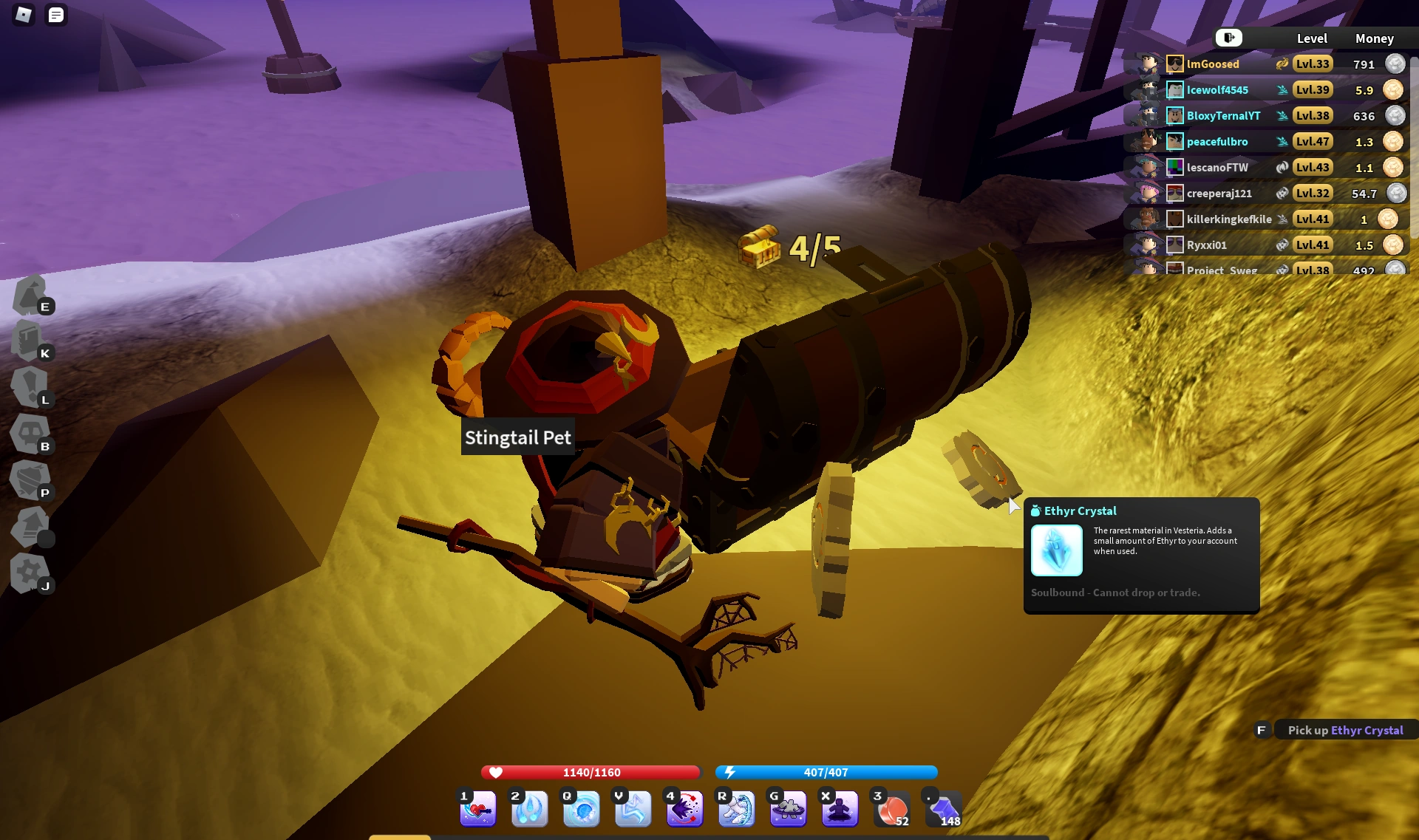Use the dark projectile skill in slot 4
The height and width of the screenshot is (840, 1419).
point(684,809)
